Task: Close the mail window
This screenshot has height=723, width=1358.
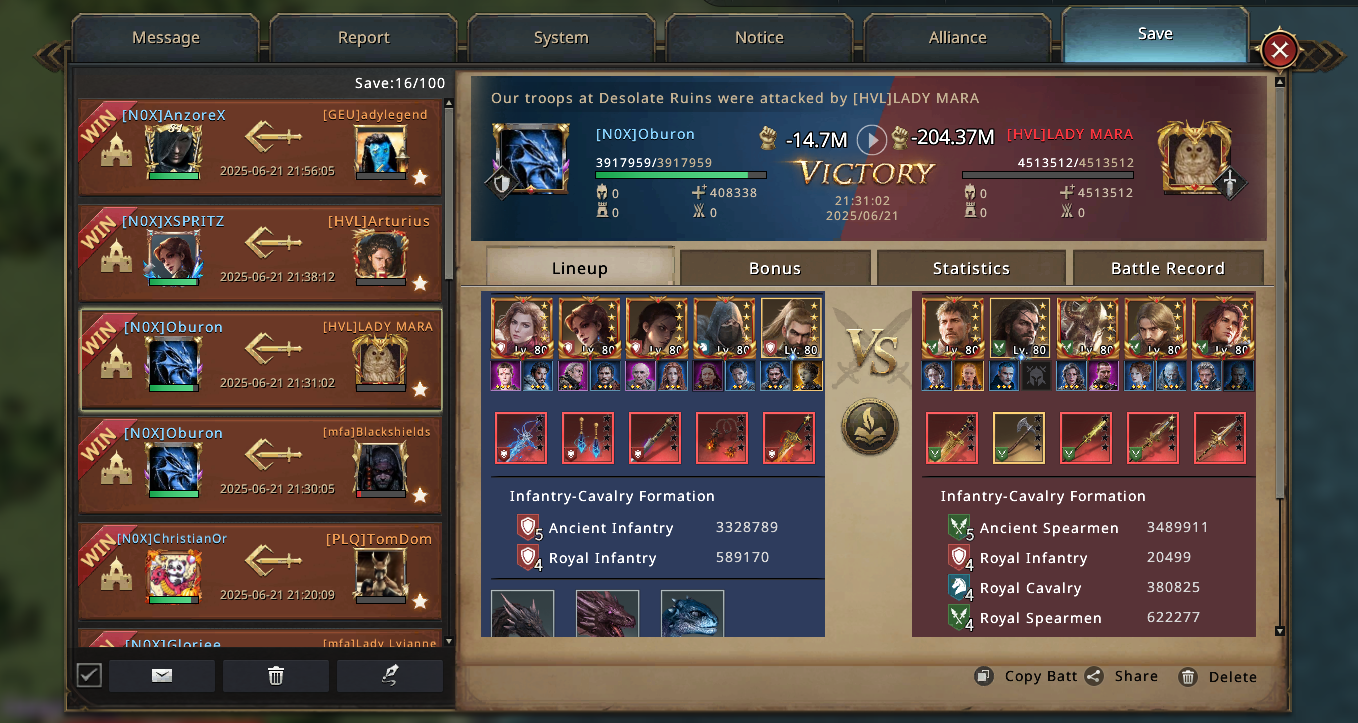Action: [x=1279, y=50]
